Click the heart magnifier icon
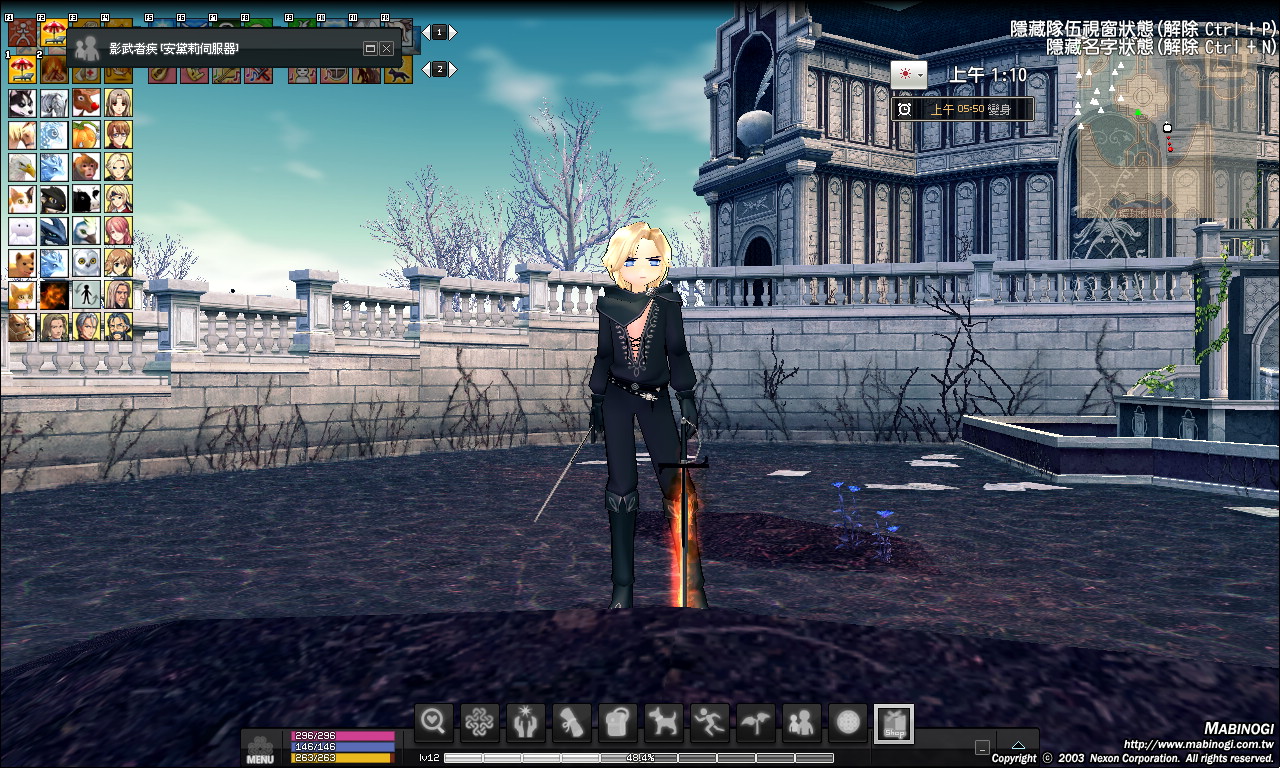Screen dimensions: 1280x768 pyautogui.click(x=433, y=722)
